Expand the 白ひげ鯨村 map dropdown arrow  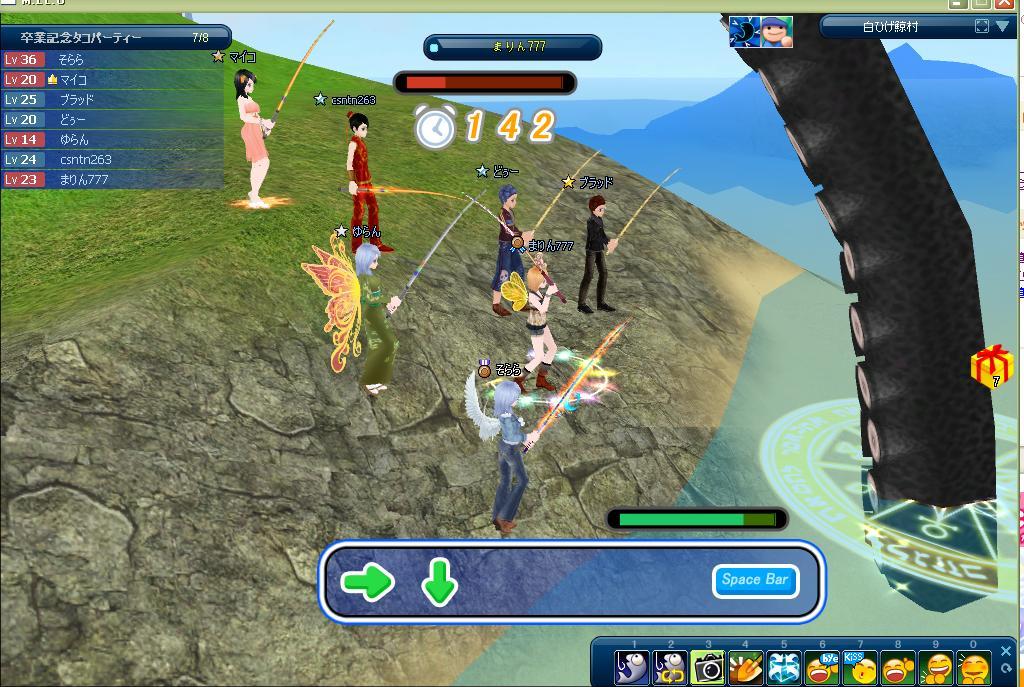click(1002, 27)
